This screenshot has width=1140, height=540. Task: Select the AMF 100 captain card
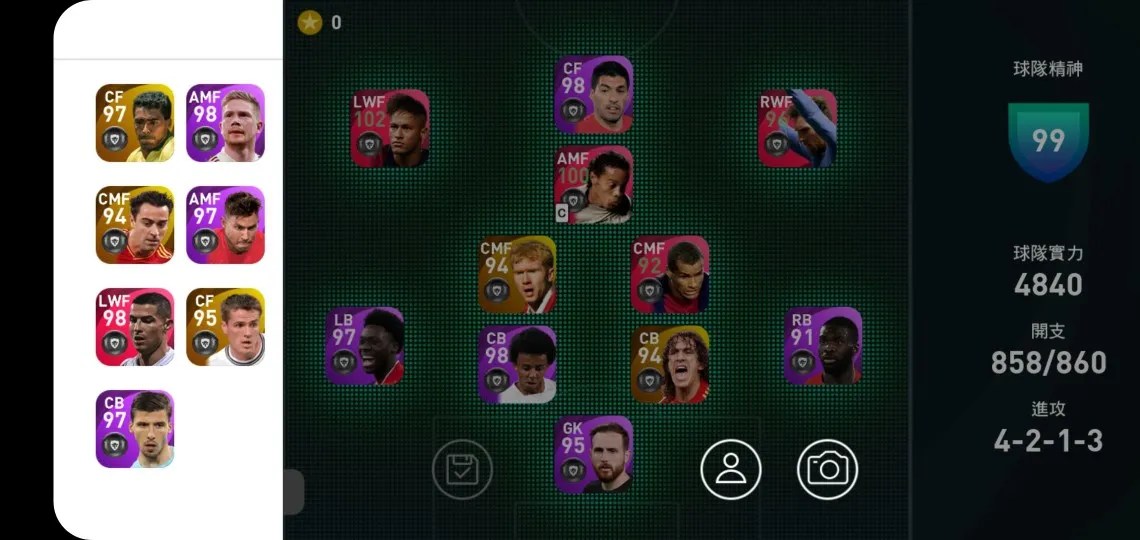(594, 185)
